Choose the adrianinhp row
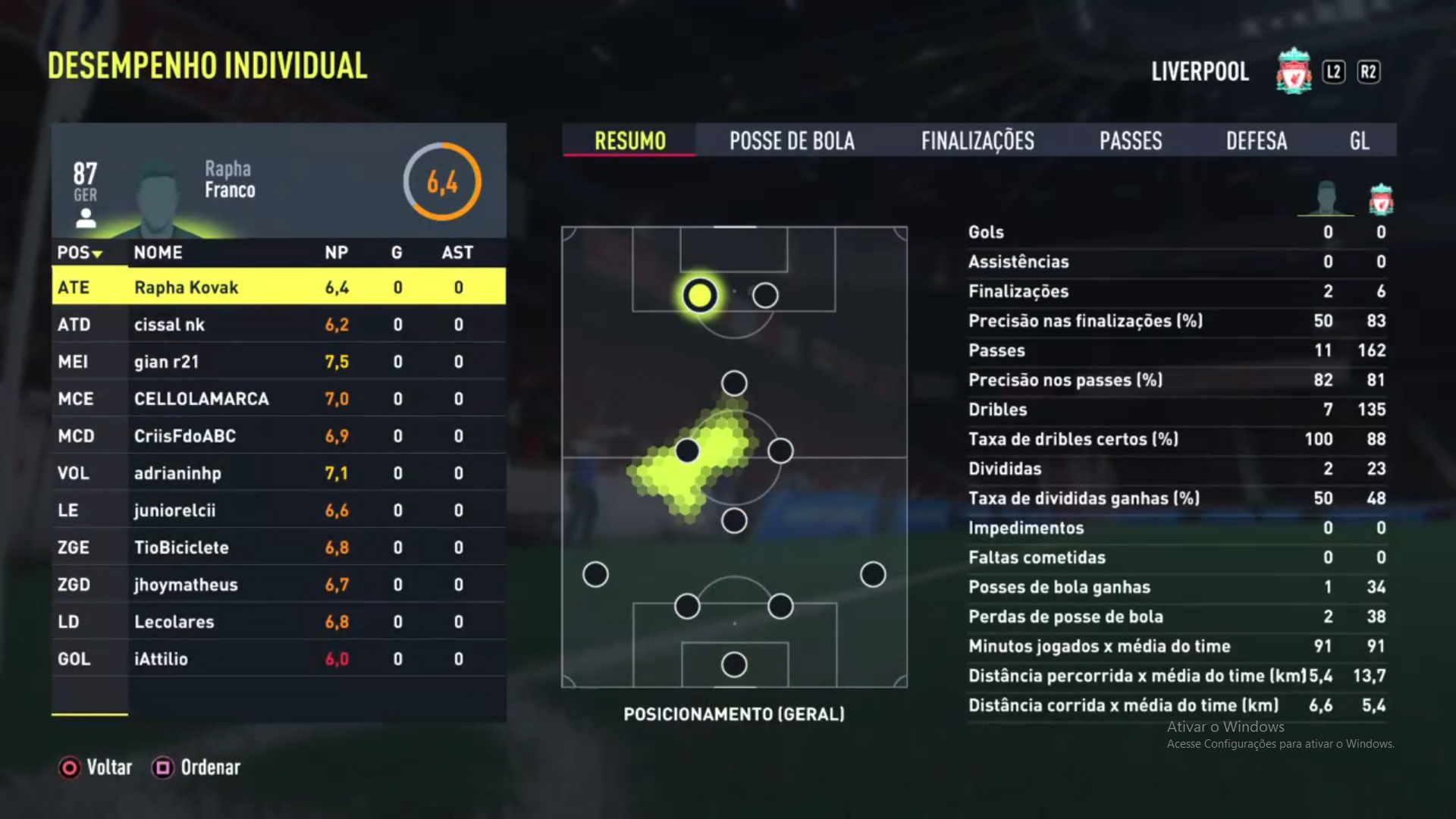 point(278,473)
